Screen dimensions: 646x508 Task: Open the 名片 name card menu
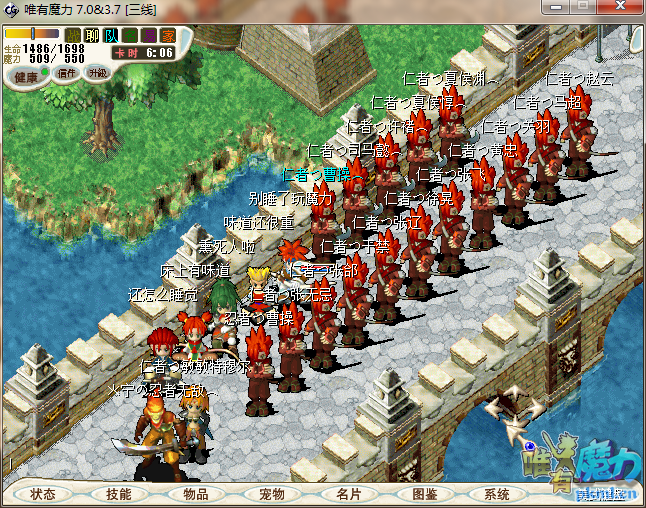(347, 494)
